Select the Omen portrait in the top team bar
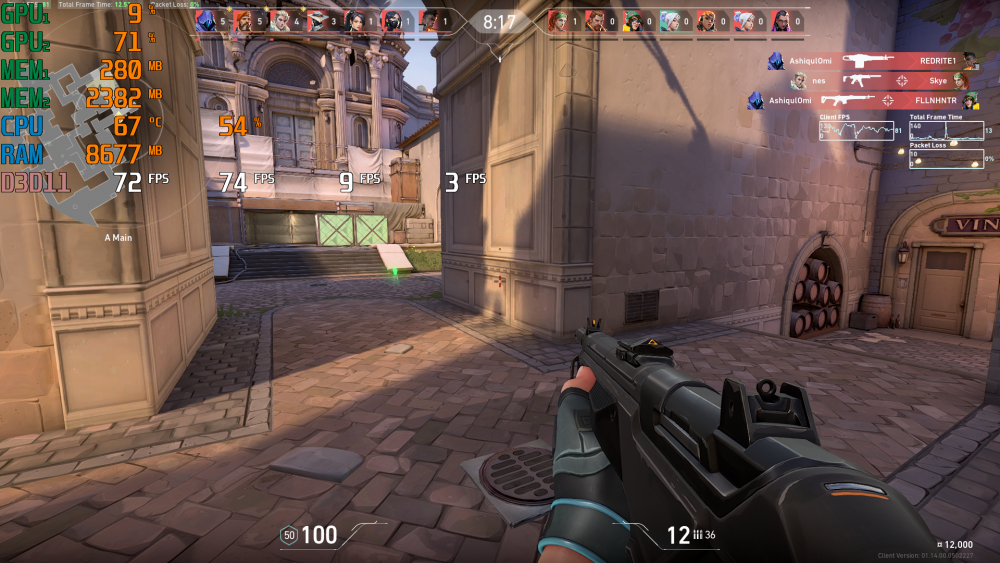The width and height of the screenshot is (1000, 563). (207, 20)
